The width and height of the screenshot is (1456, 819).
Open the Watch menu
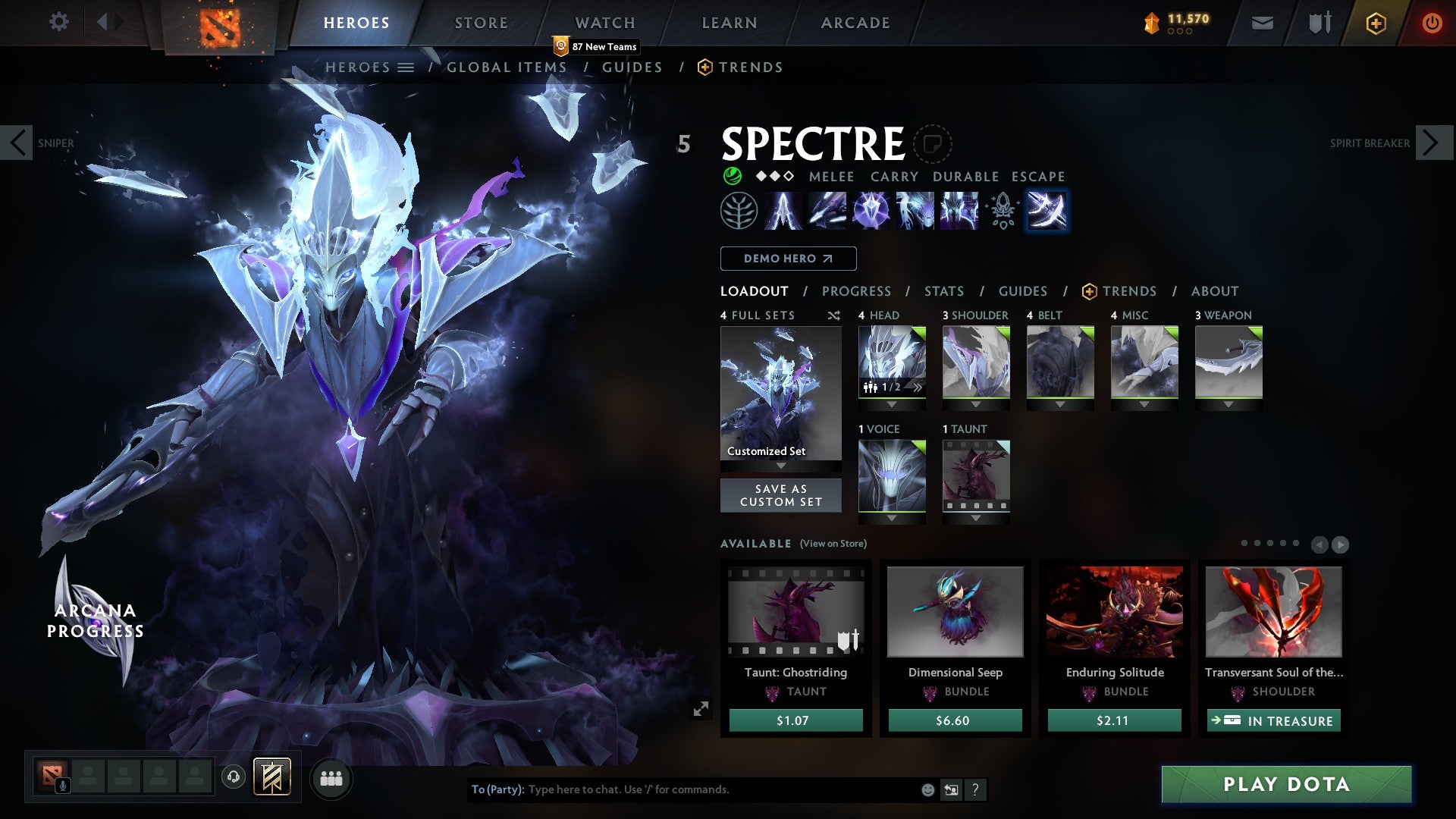tap(604, 23)
